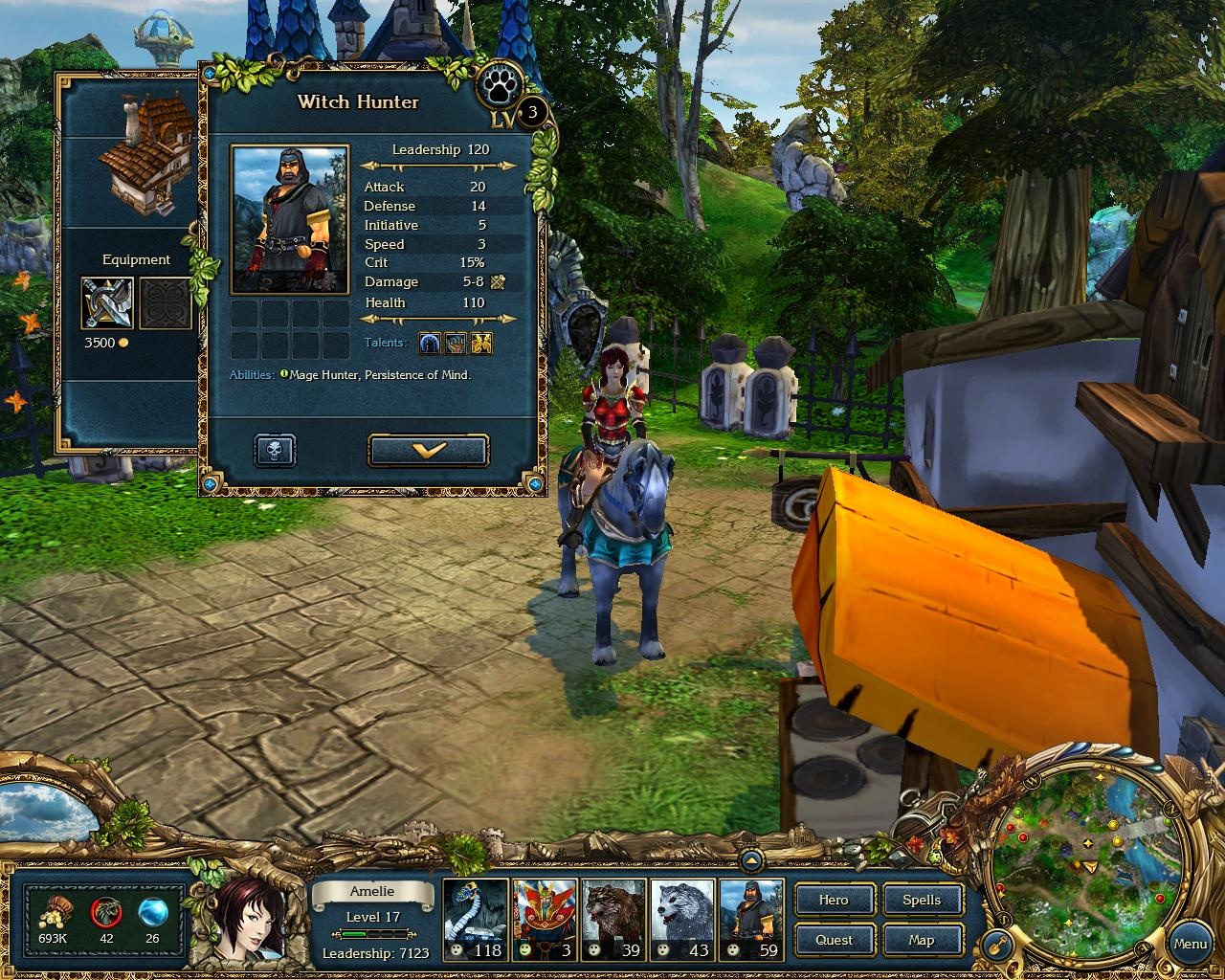Image resolution: width=1225 pixels, height=980 pixels.
Task: Click the shovel icon beside the minimap
Action: click(997, 943)
